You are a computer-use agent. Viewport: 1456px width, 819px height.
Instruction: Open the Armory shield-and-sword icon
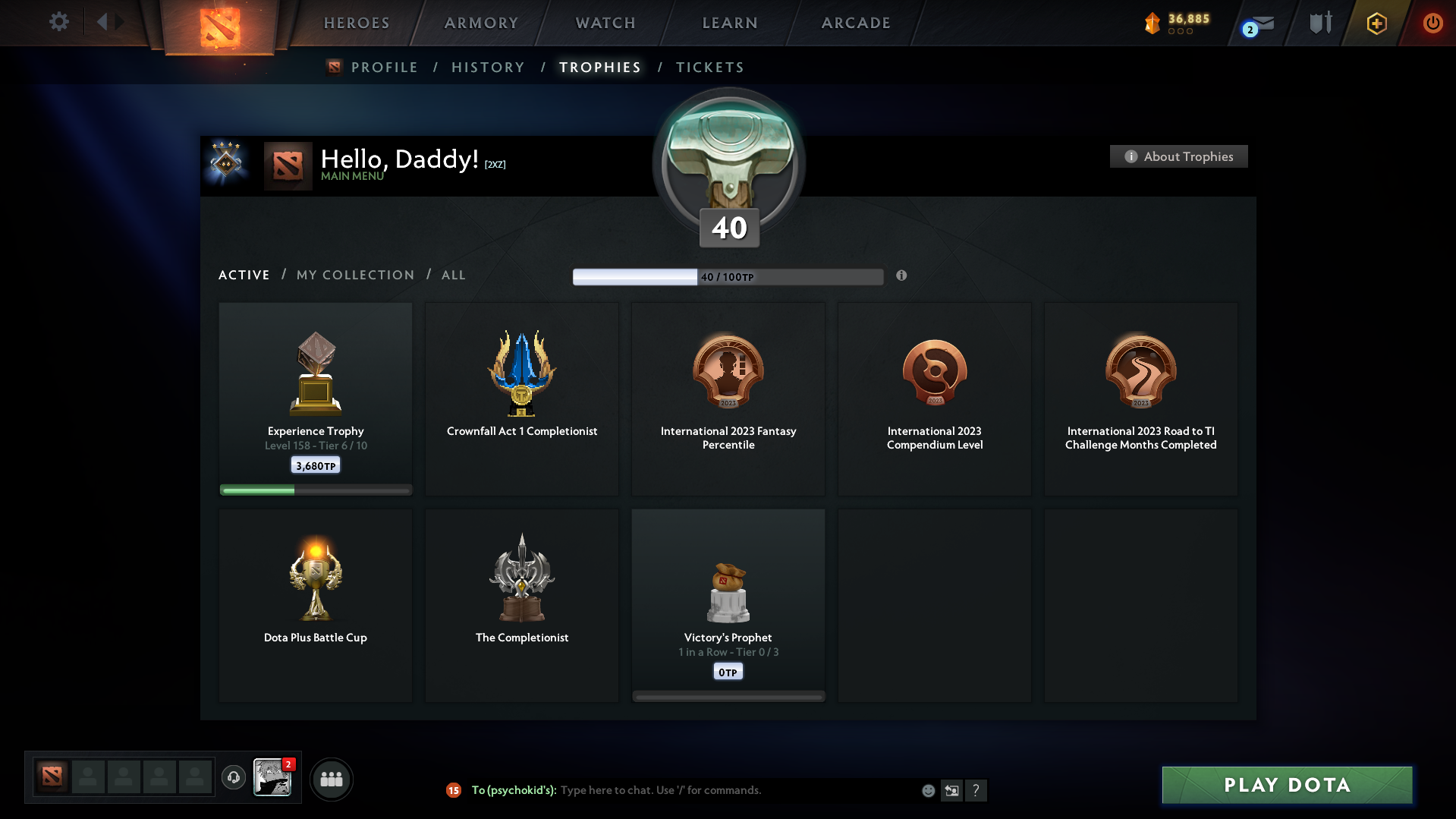click(x=1320, y=22)
